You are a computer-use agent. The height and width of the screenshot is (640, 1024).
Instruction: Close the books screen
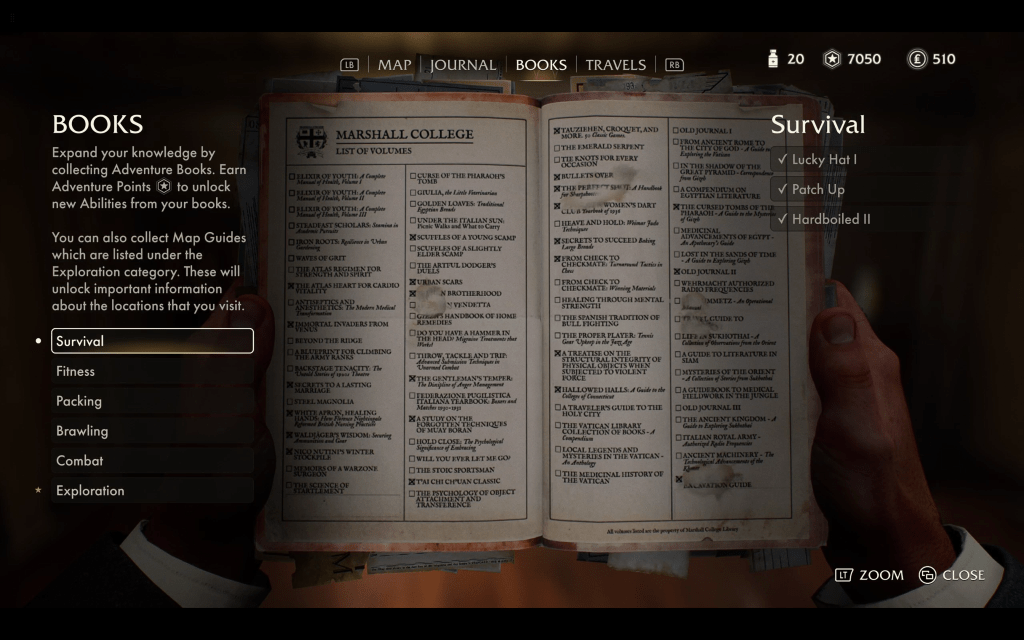pos(951,575)
